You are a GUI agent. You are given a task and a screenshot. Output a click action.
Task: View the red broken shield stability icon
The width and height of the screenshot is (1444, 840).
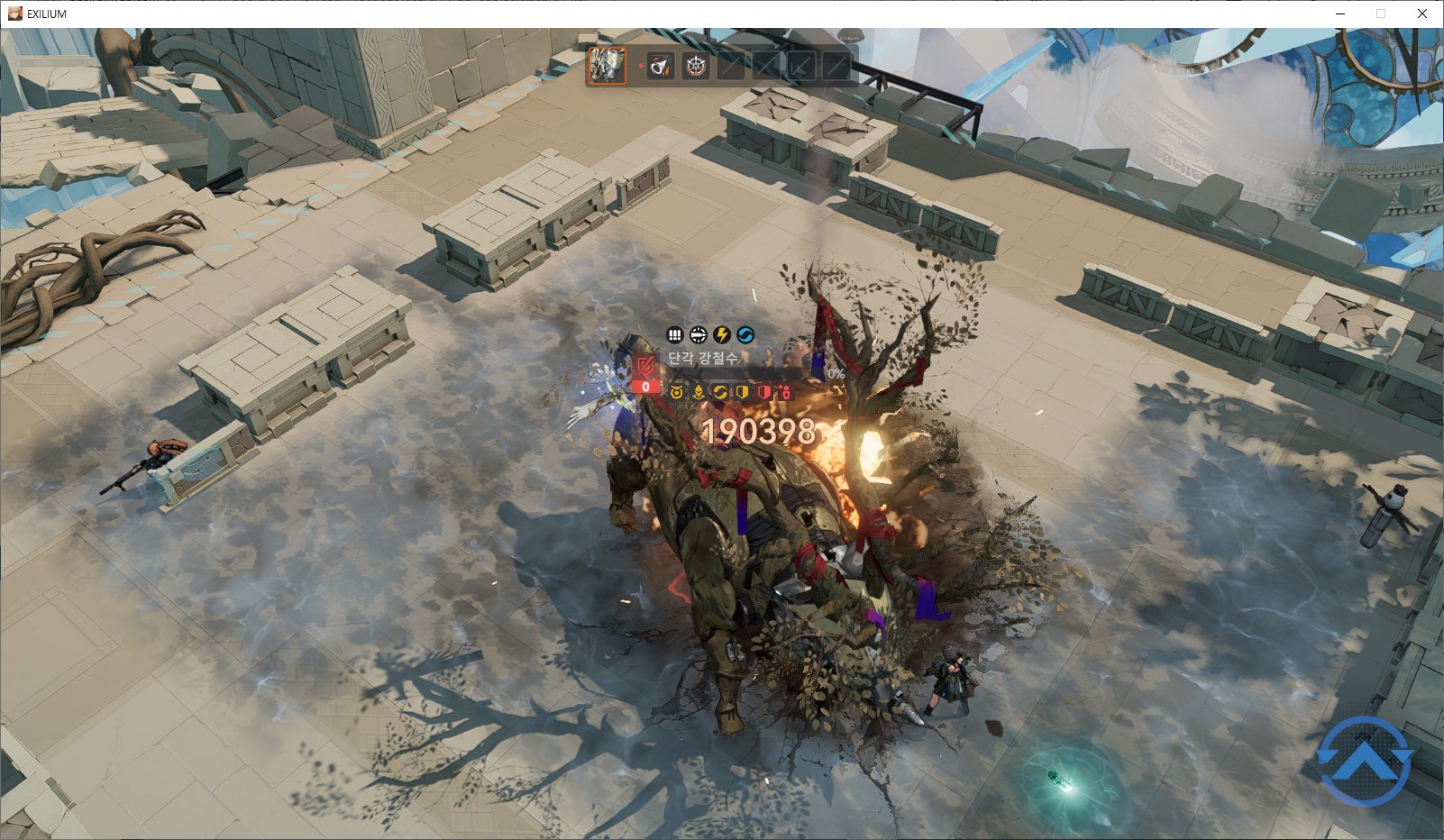[645, 367]
